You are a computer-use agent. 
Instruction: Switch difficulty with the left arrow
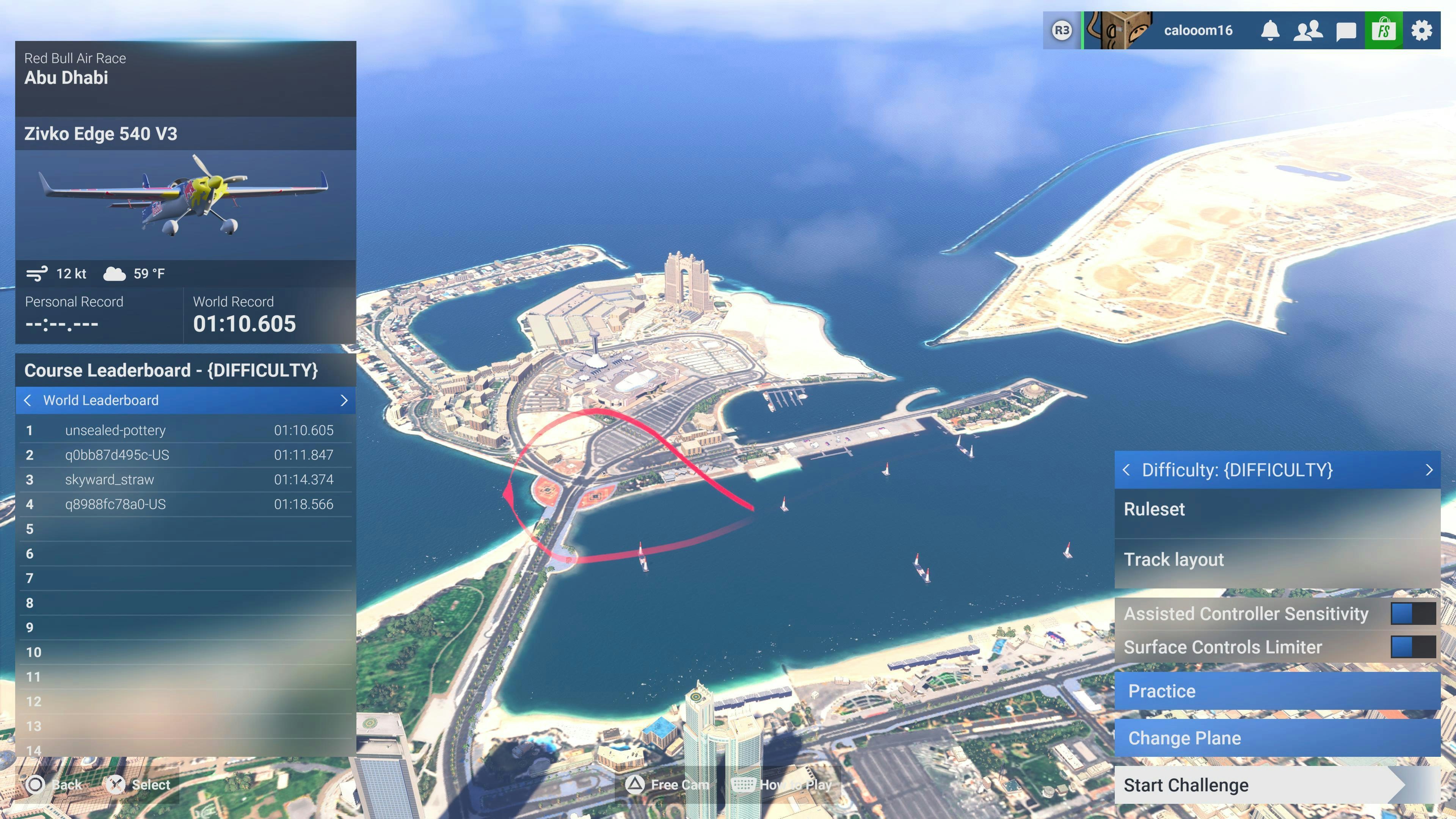click(1127, 470)
